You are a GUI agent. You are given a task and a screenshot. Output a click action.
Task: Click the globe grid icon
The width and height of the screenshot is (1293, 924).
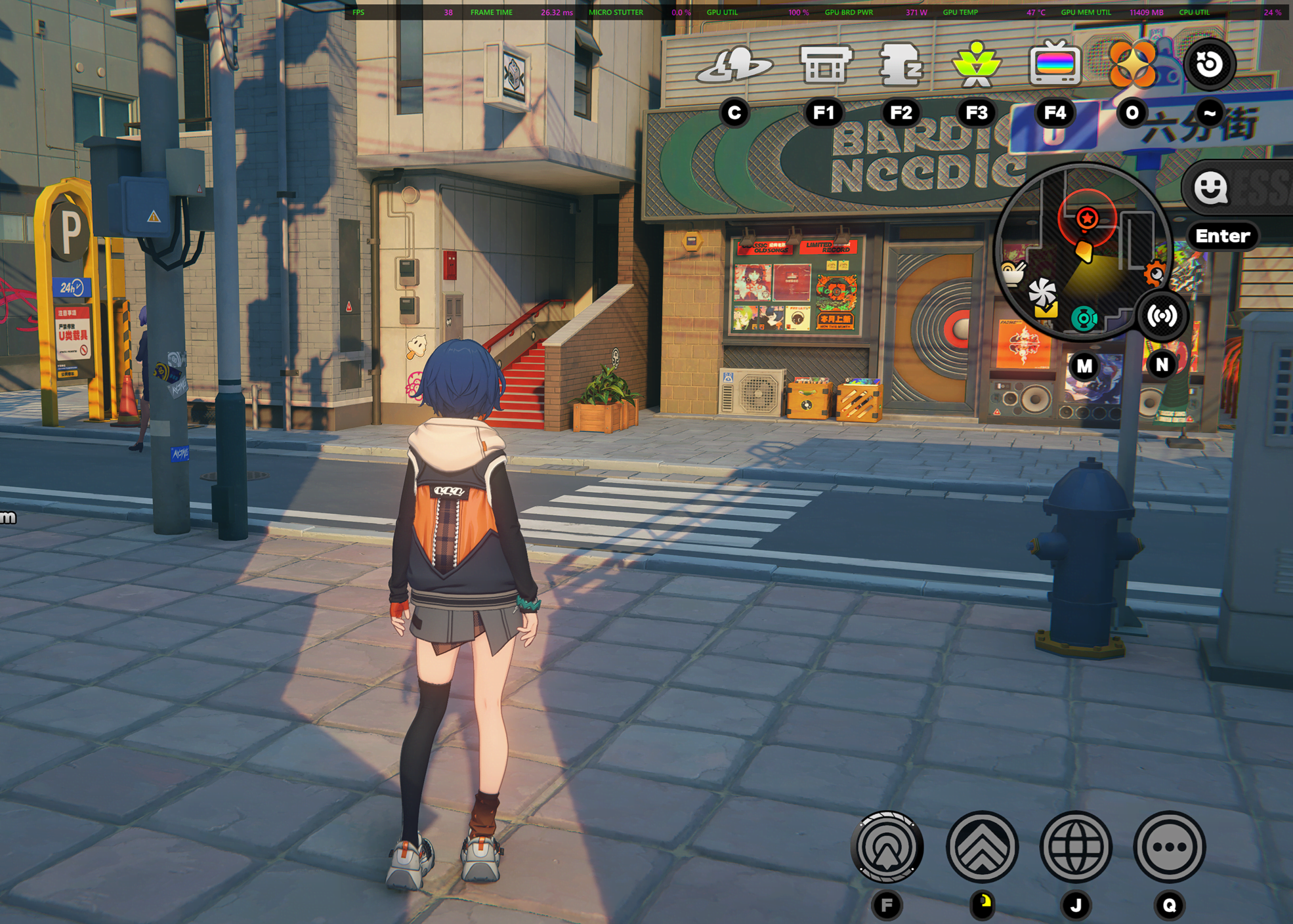[1076, 847]
